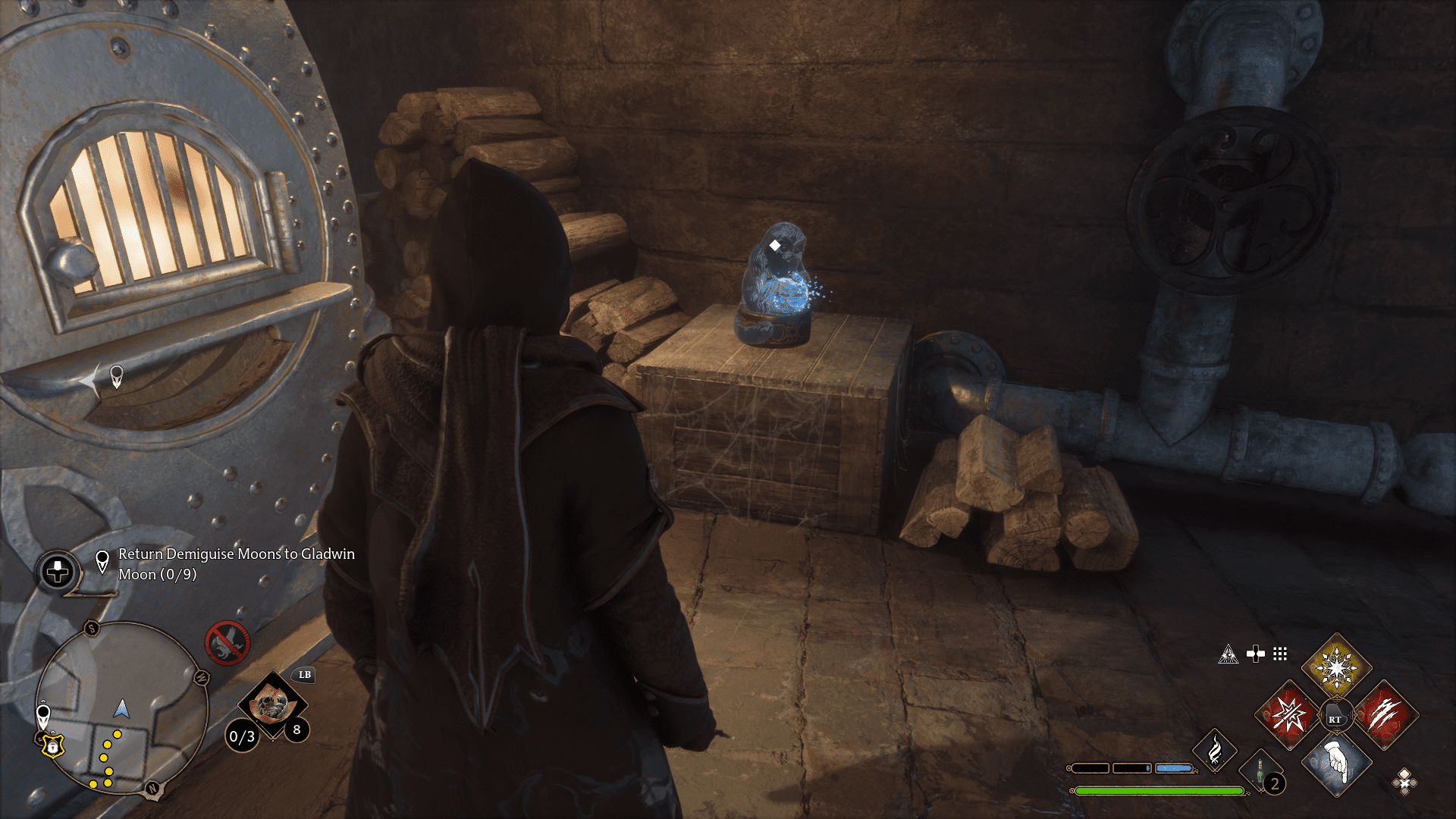This screenshot has width=1456, height=819.
Task: Toggle the red no-flying zone indicator
Action: (x=227, y=643)
